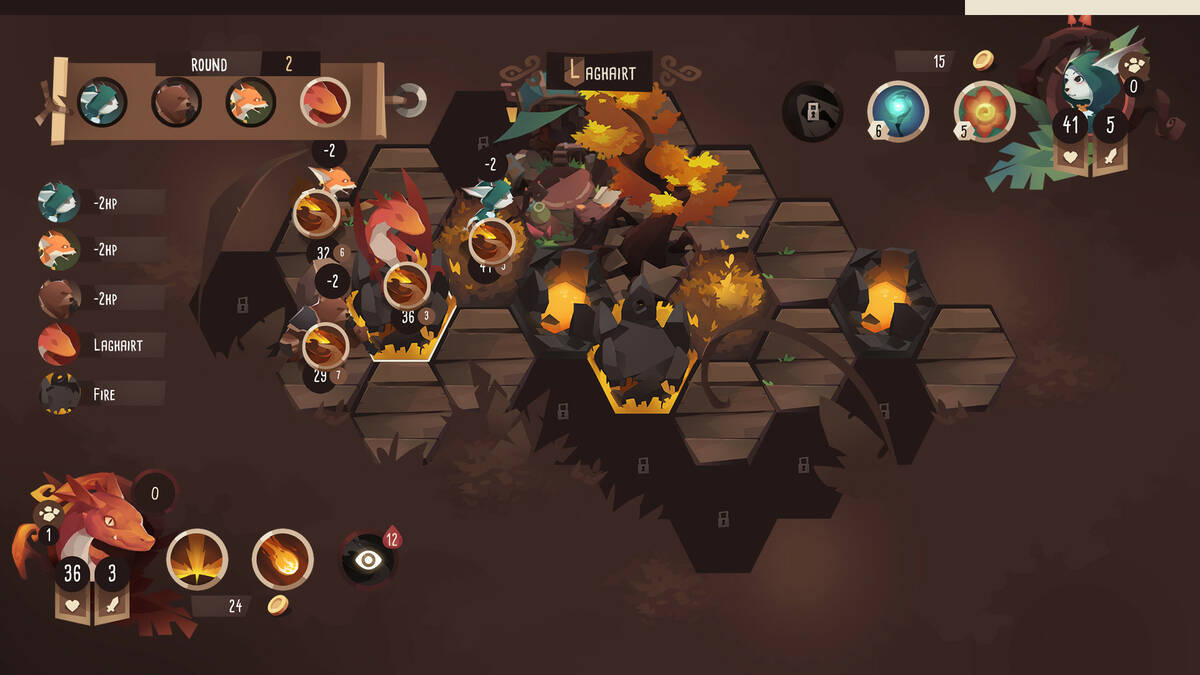The width and height of the screenshot is (1200, 675).
Task: Activate the fireball ability
Action: (282, 559)
